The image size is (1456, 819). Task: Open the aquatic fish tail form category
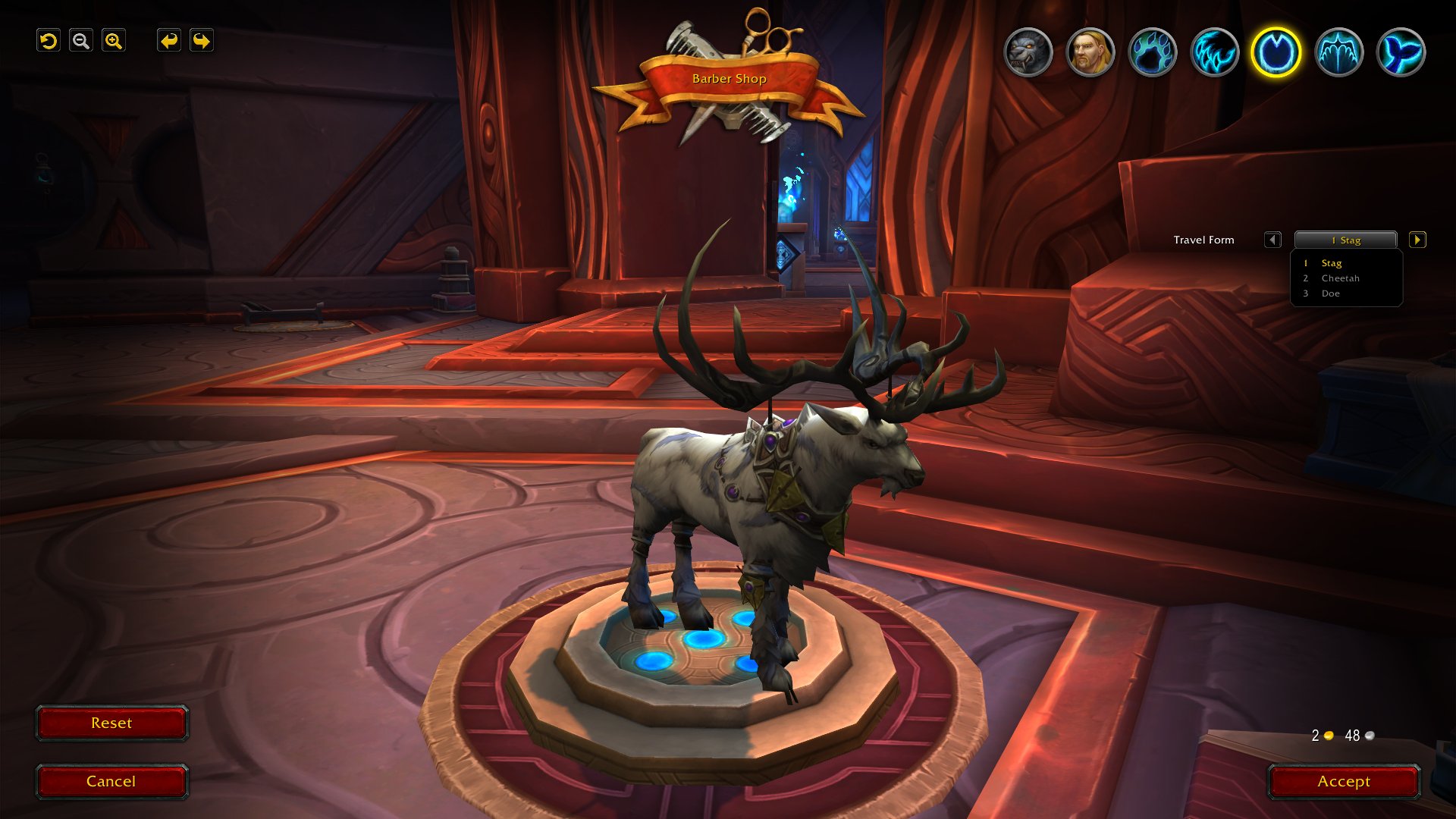pos(1401,52)
